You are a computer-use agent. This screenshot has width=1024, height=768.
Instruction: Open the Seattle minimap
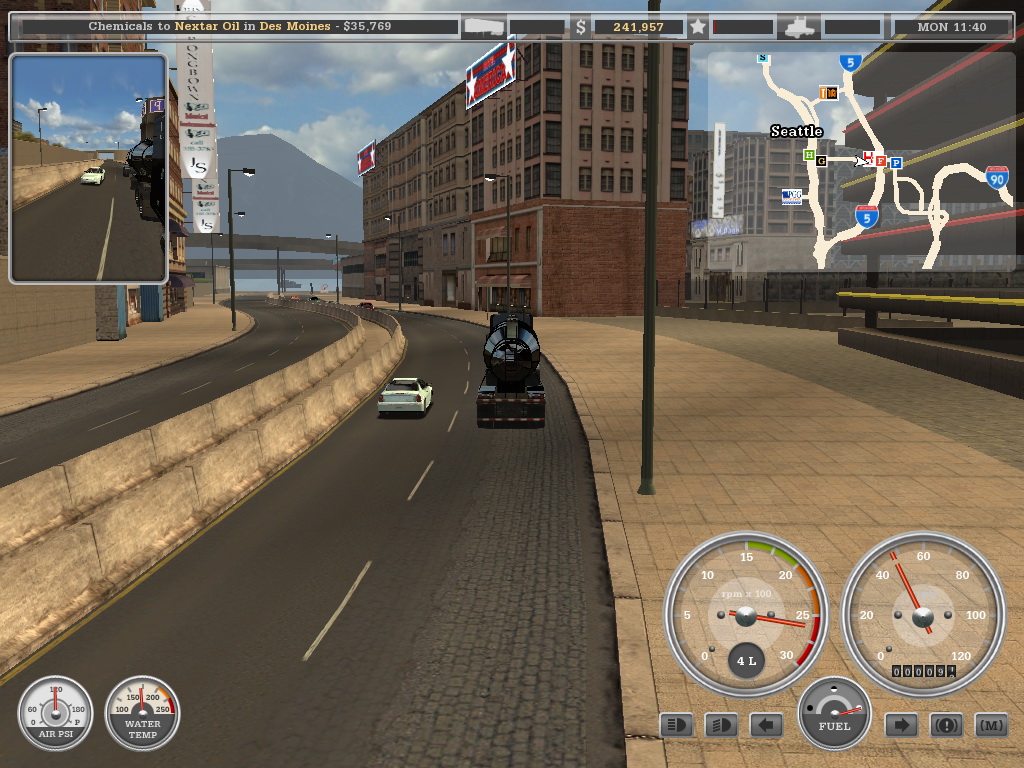(860, 160)
